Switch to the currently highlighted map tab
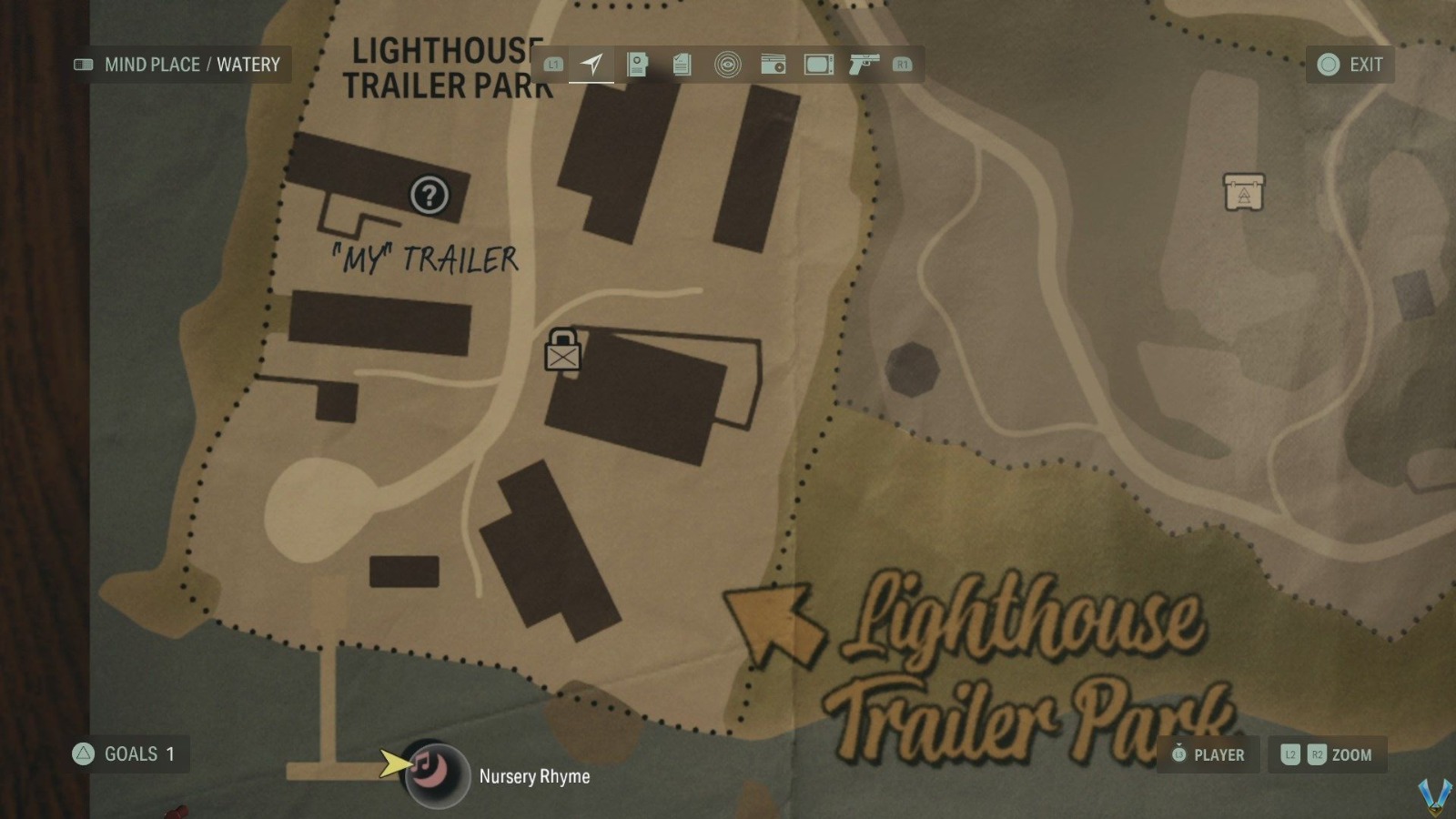This screenshot has width=1456, height=819. point(591,63)
